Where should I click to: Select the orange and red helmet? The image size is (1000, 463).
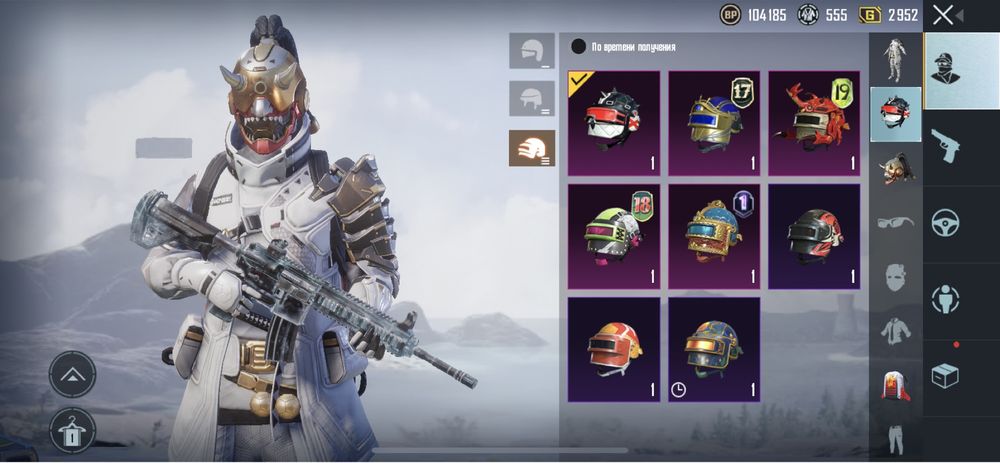click(x=613, y=348)
